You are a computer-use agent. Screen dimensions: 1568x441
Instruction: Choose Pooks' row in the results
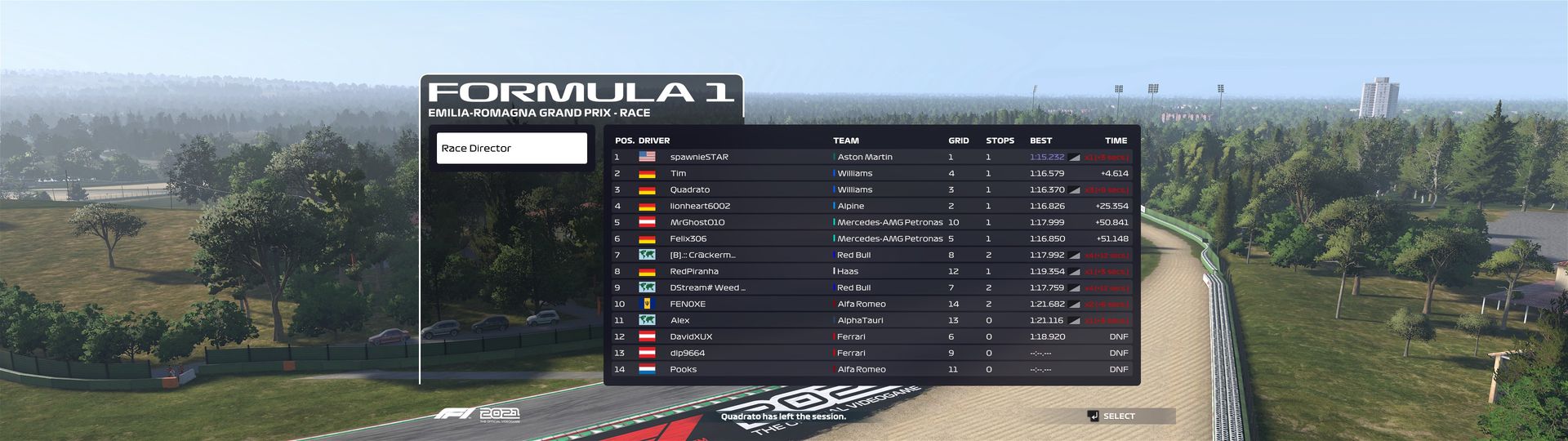[x=871, y=369]
